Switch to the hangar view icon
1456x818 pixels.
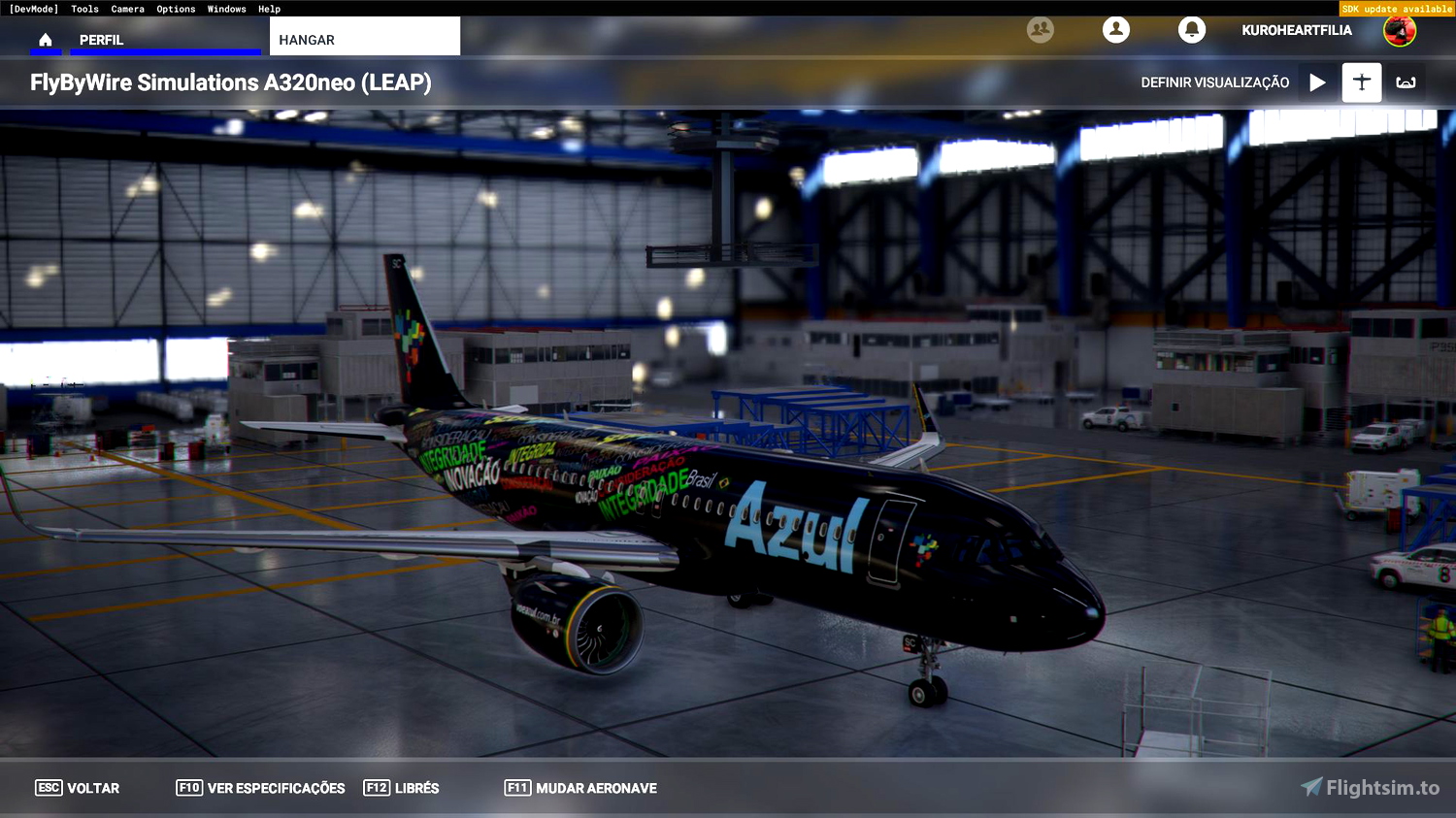pyautogui.click(x=1406, y=82)
